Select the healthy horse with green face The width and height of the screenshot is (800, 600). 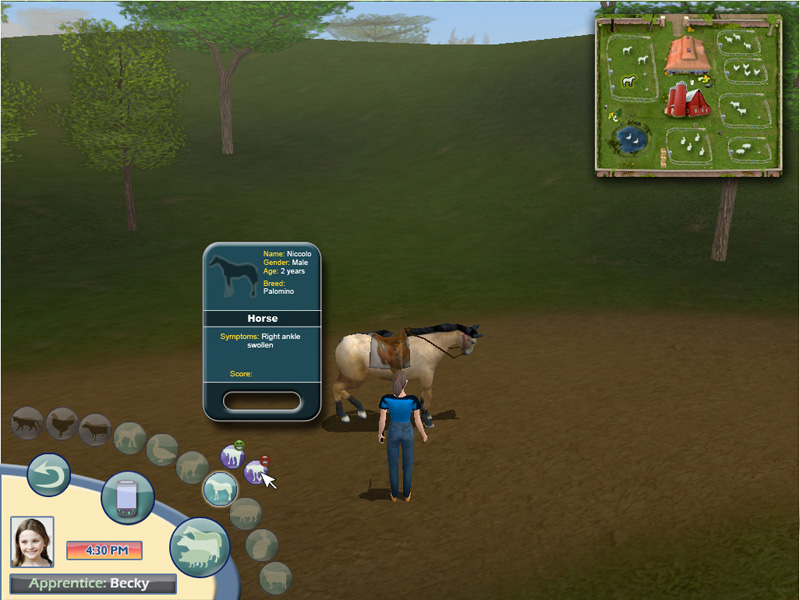232,456
